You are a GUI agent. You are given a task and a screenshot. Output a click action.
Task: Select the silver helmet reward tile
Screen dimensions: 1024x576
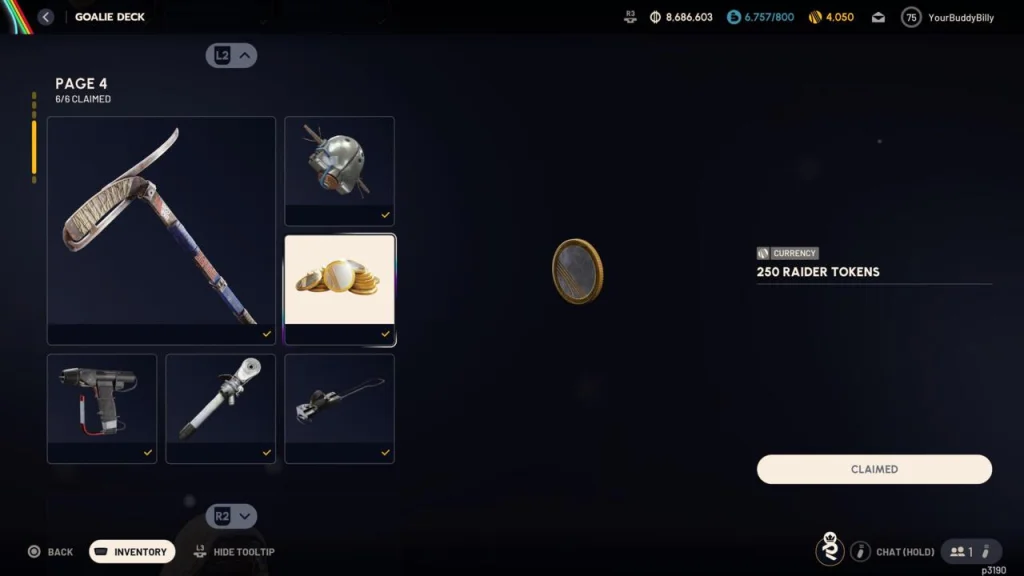point(339,170)
